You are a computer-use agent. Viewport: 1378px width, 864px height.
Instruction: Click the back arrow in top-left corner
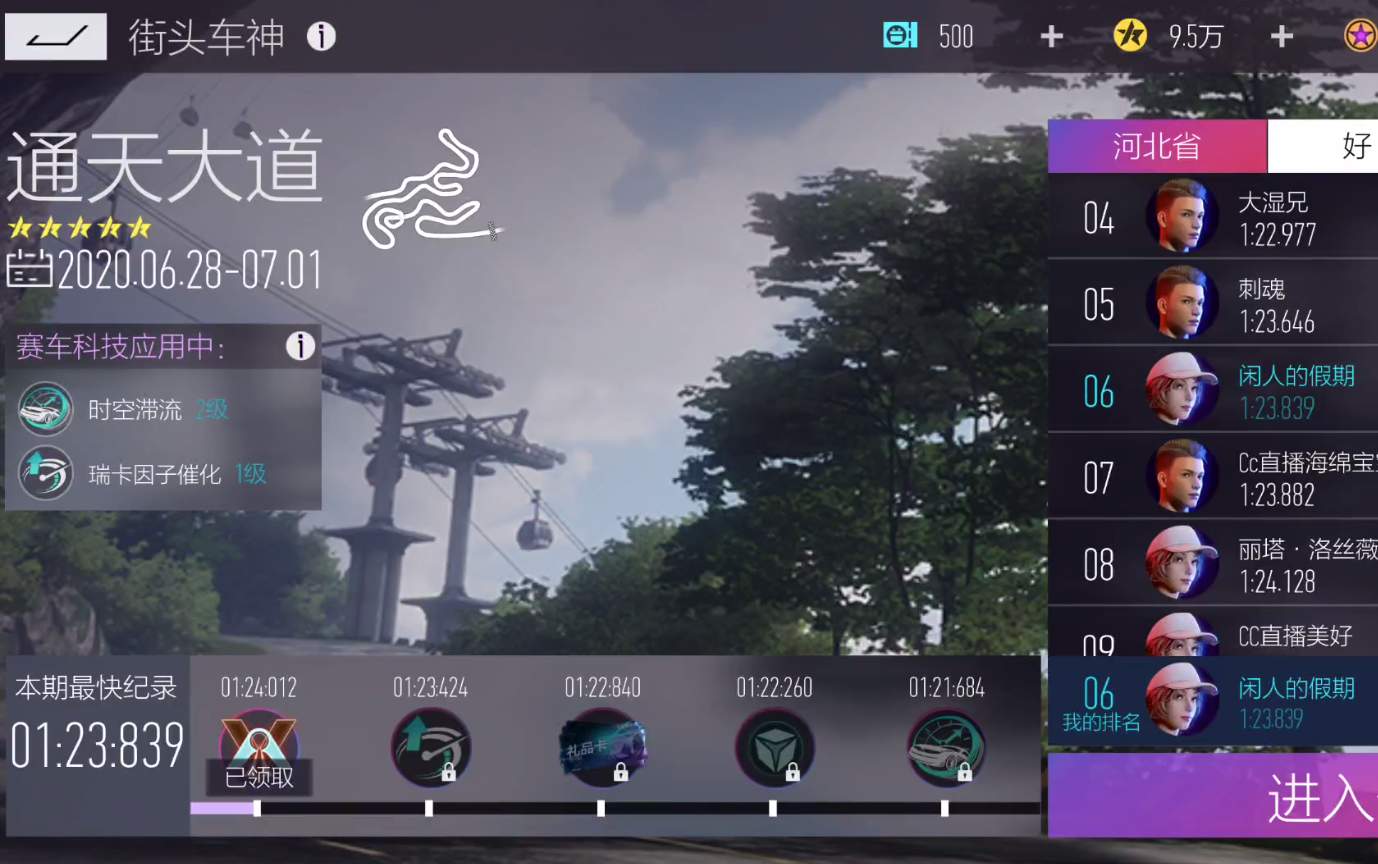pos(55,36)
